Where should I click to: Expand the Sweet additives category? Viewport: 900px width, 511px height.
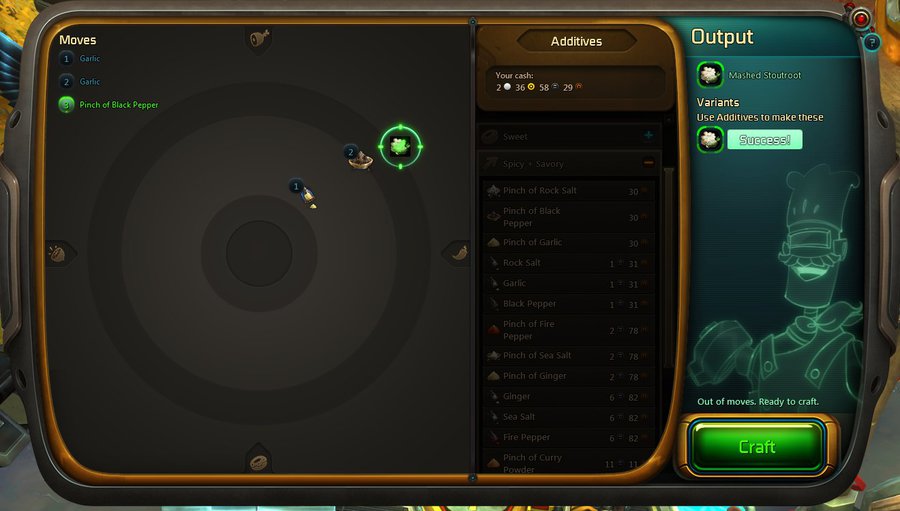coord(648,136)
